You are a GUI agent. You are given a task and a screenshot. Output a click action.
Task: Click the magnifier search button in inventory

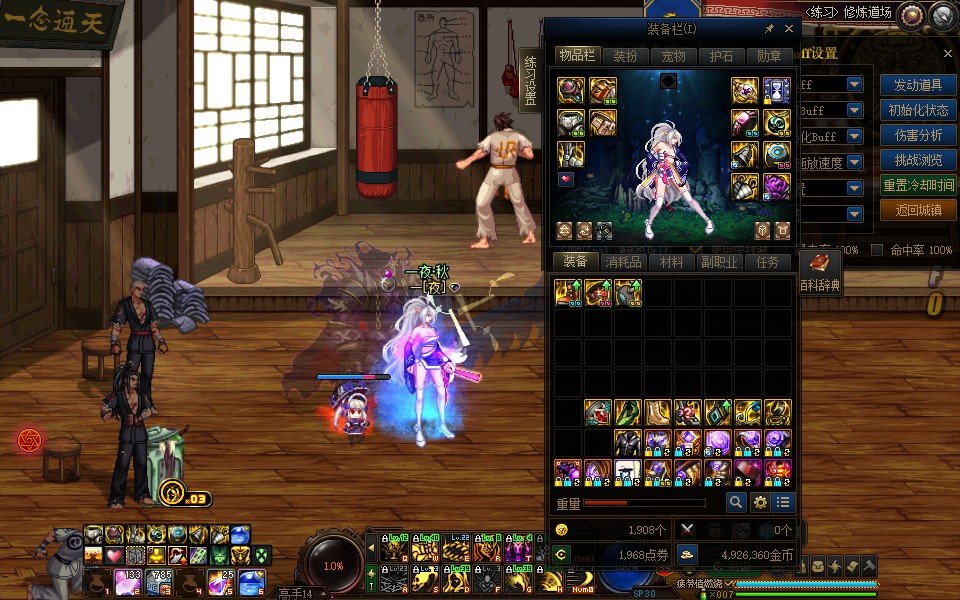click(x=736, y=502)
